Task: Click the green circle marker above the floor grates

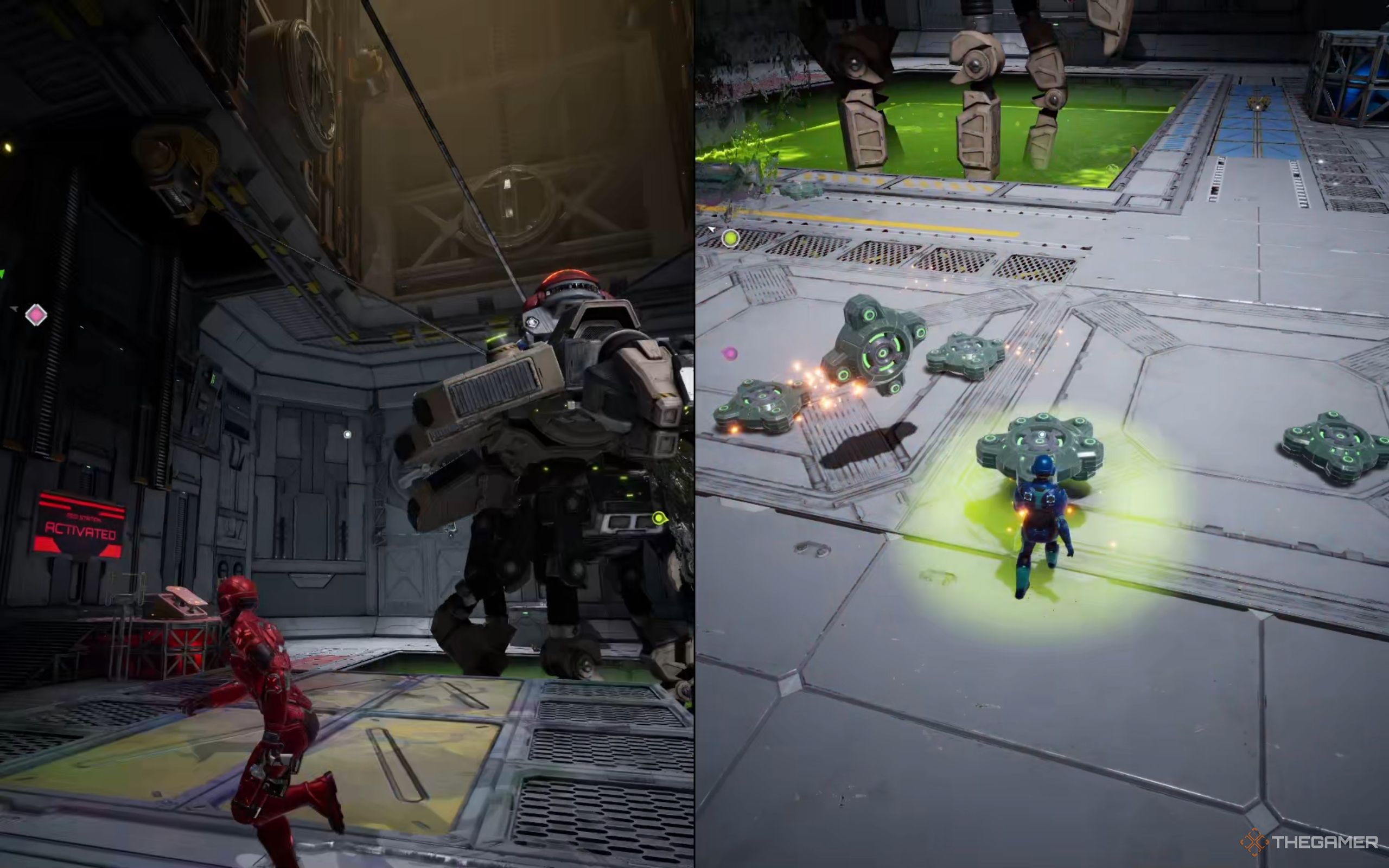Action: (x=730, y=238)
